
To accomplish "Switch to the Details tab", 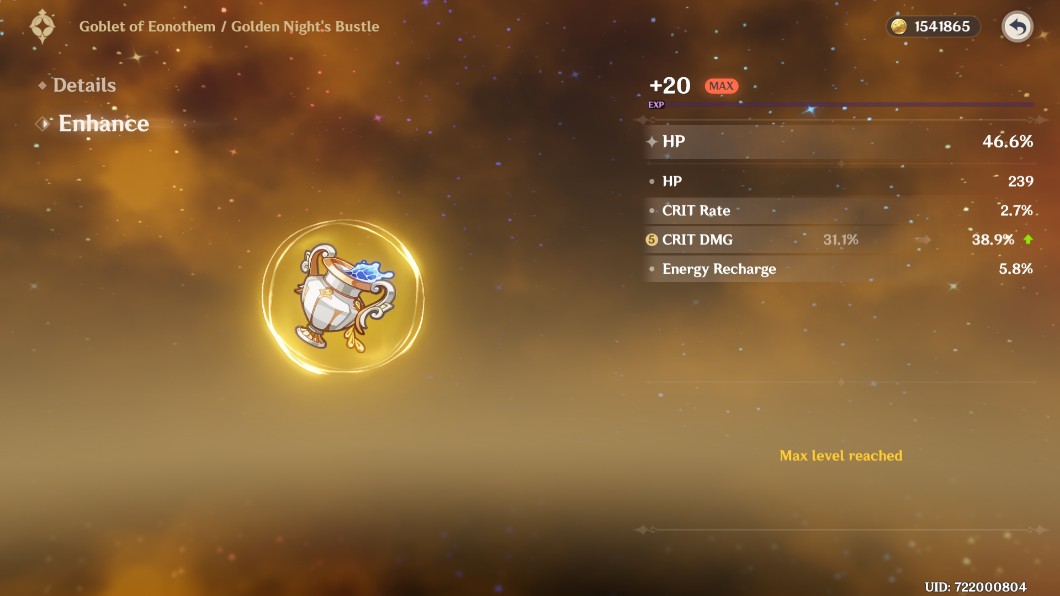I will point(84,86).
